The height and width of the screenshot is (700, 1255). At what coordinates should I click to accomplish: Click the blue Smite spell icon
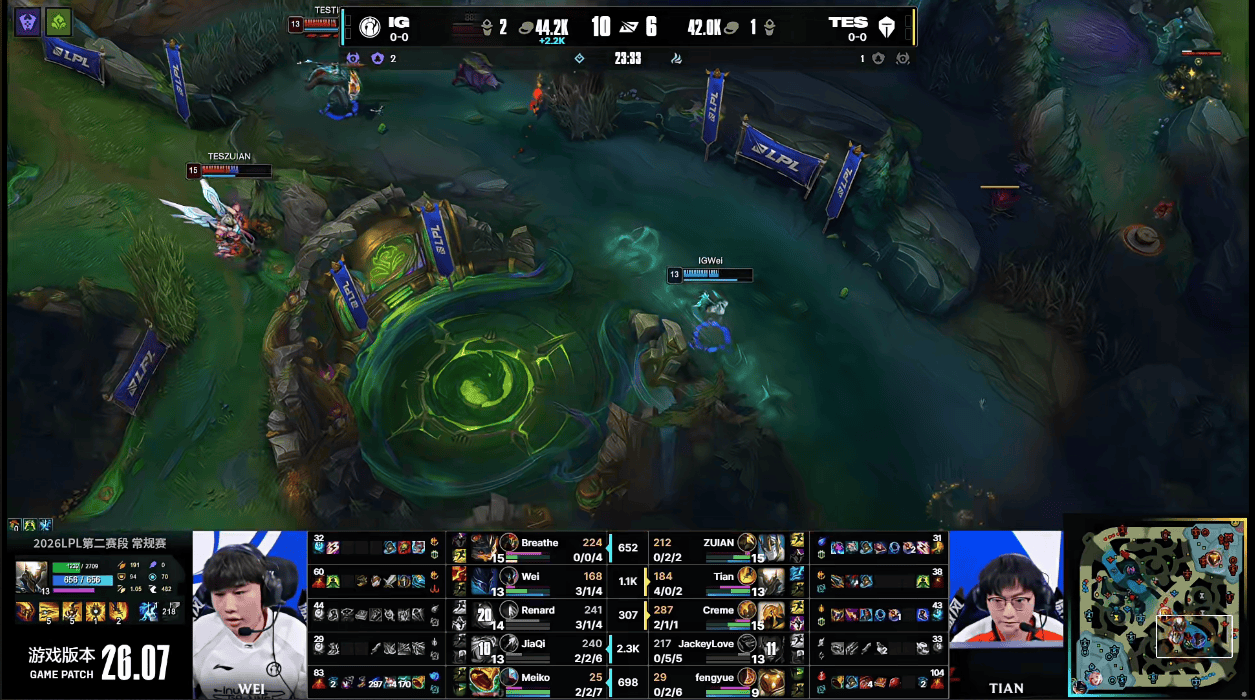(x=147, y=611)
